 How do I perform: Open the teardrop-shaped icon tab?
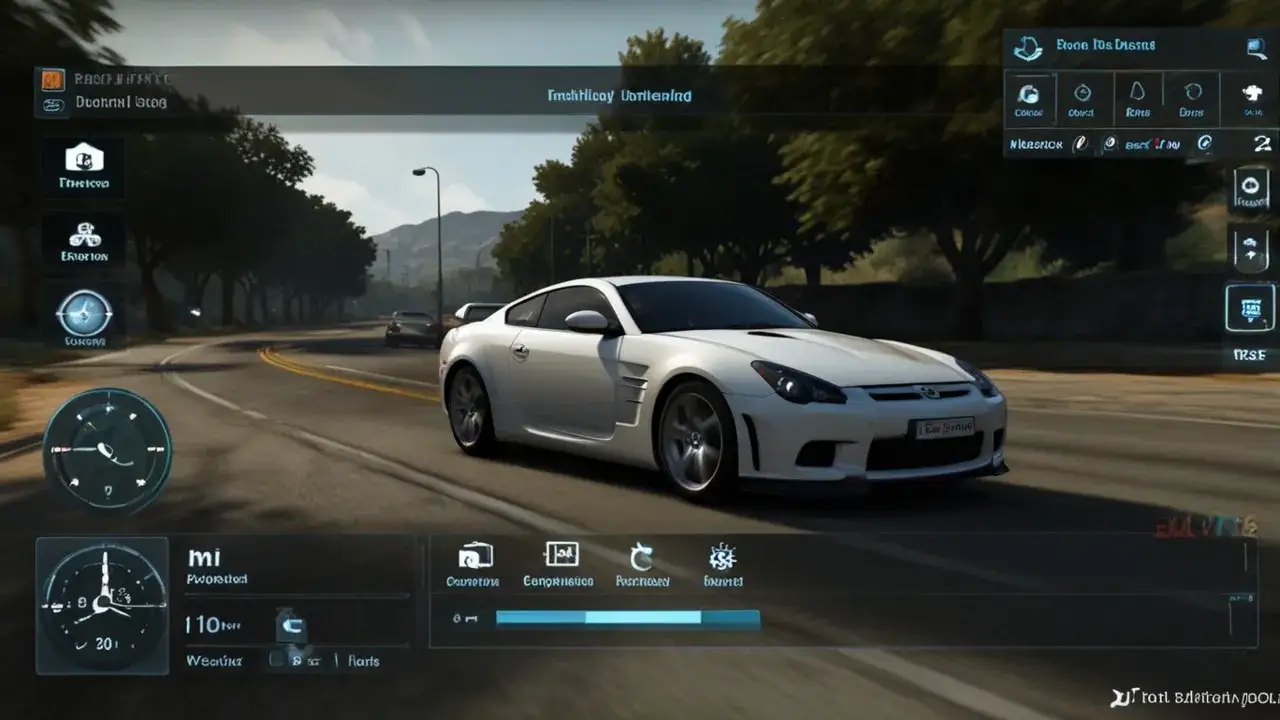[x=1137, y=99]
